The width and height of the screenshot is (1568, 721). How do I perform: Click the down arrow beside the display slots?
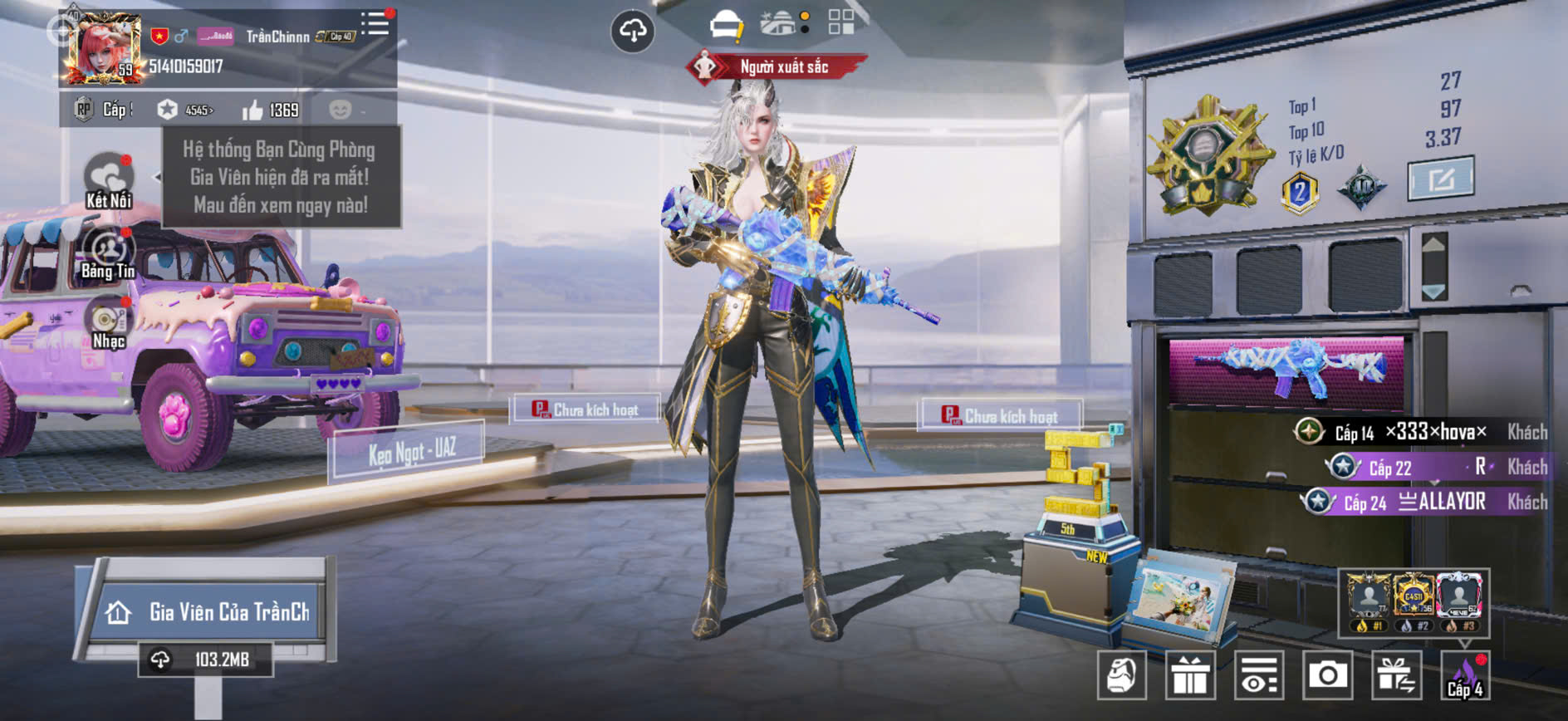click(x=1434, y=292)
